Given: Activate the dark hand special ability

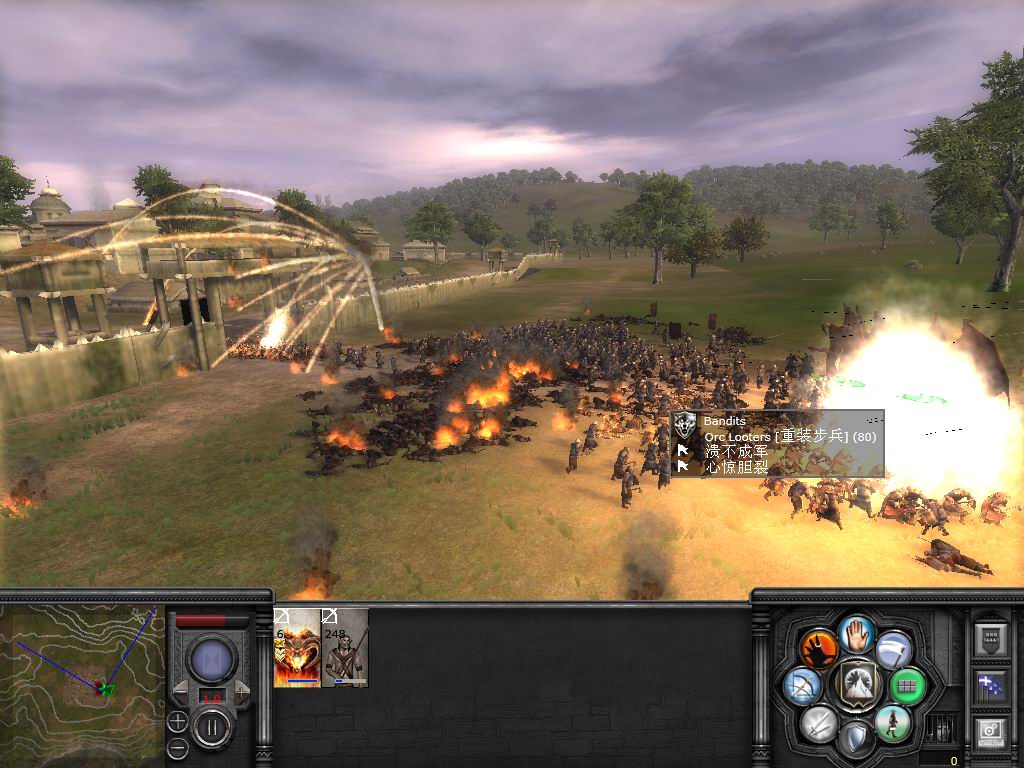Looking at the screenshot, I should pyautogui.click(x=819, y=648).
